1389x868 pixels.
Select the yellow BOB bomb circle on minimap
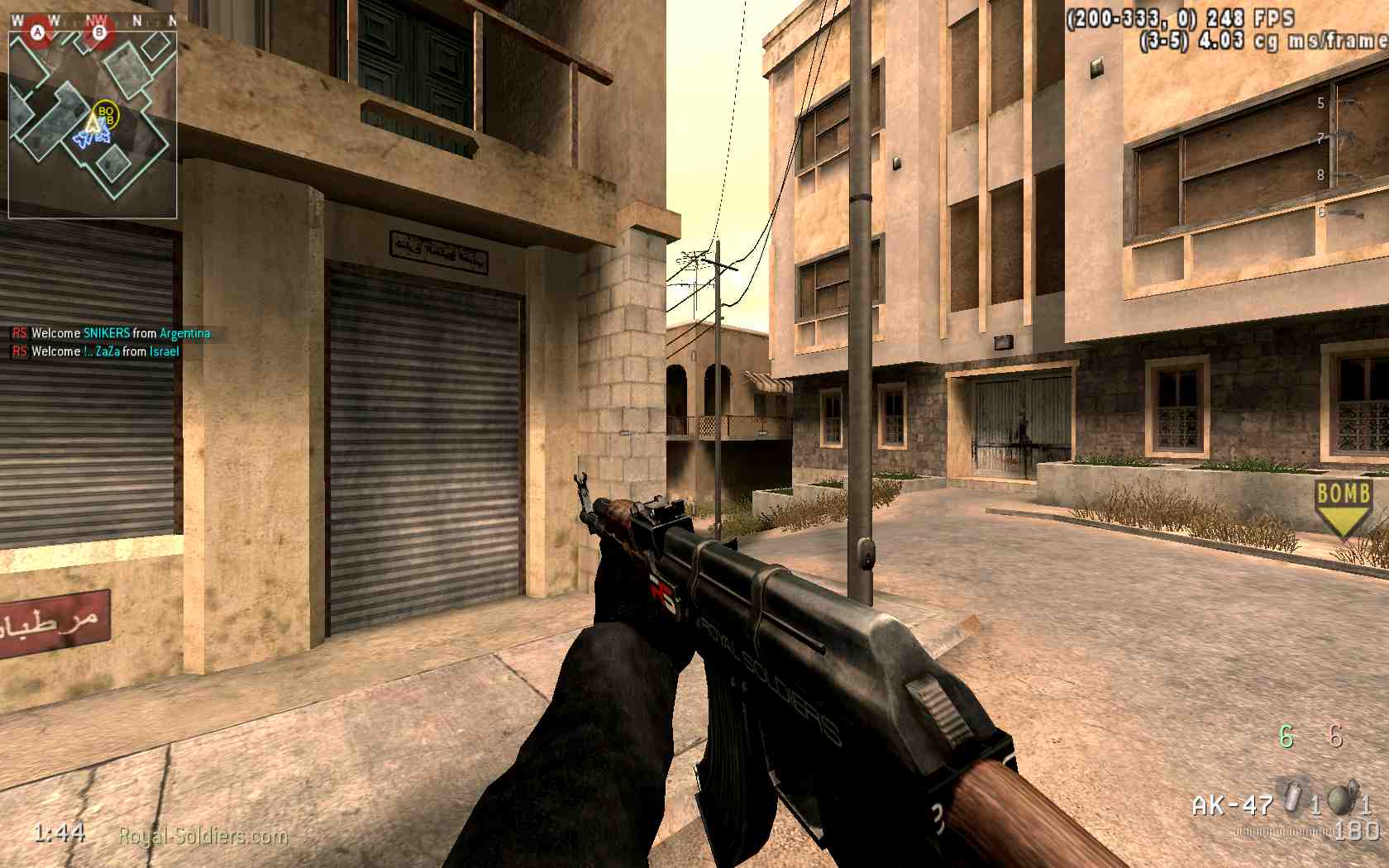point(107,114)
